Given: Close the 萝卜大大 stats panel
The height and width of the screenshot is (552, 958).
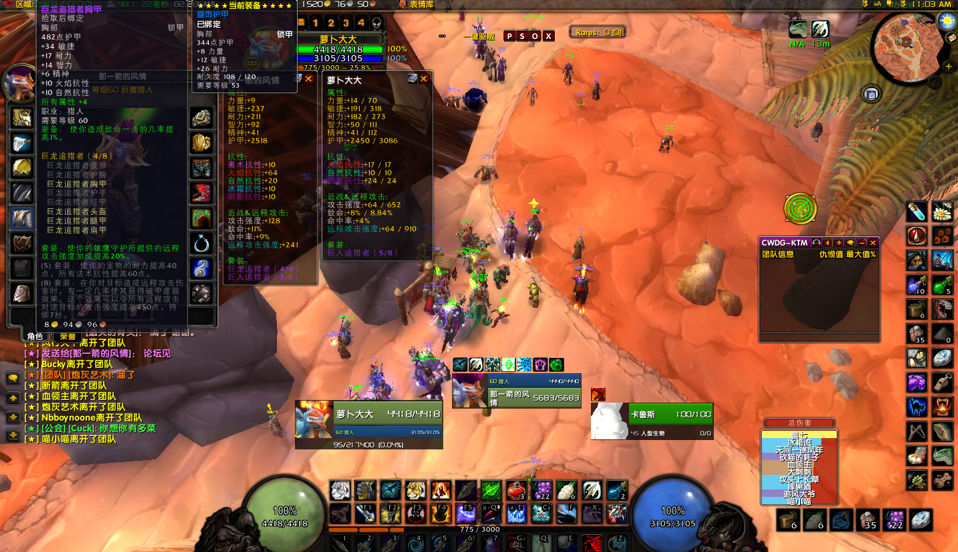Looking at the screenshot, I should coord(424,79).
